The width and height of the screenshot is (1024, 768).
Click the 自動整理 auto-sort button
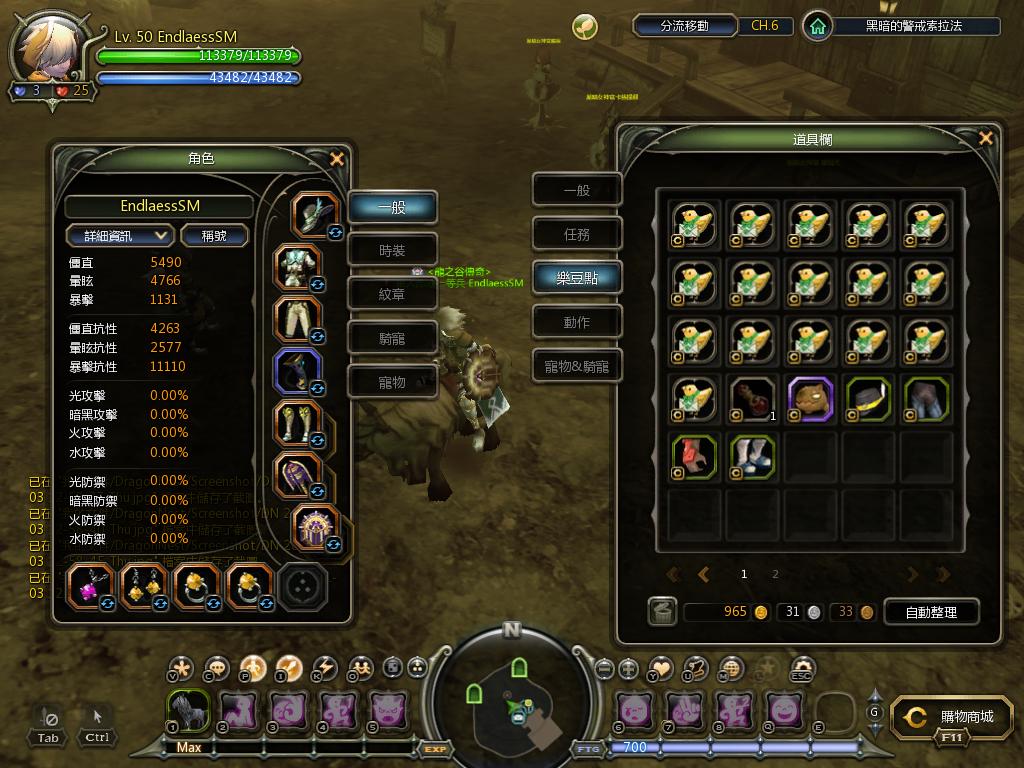pos(930,612)
